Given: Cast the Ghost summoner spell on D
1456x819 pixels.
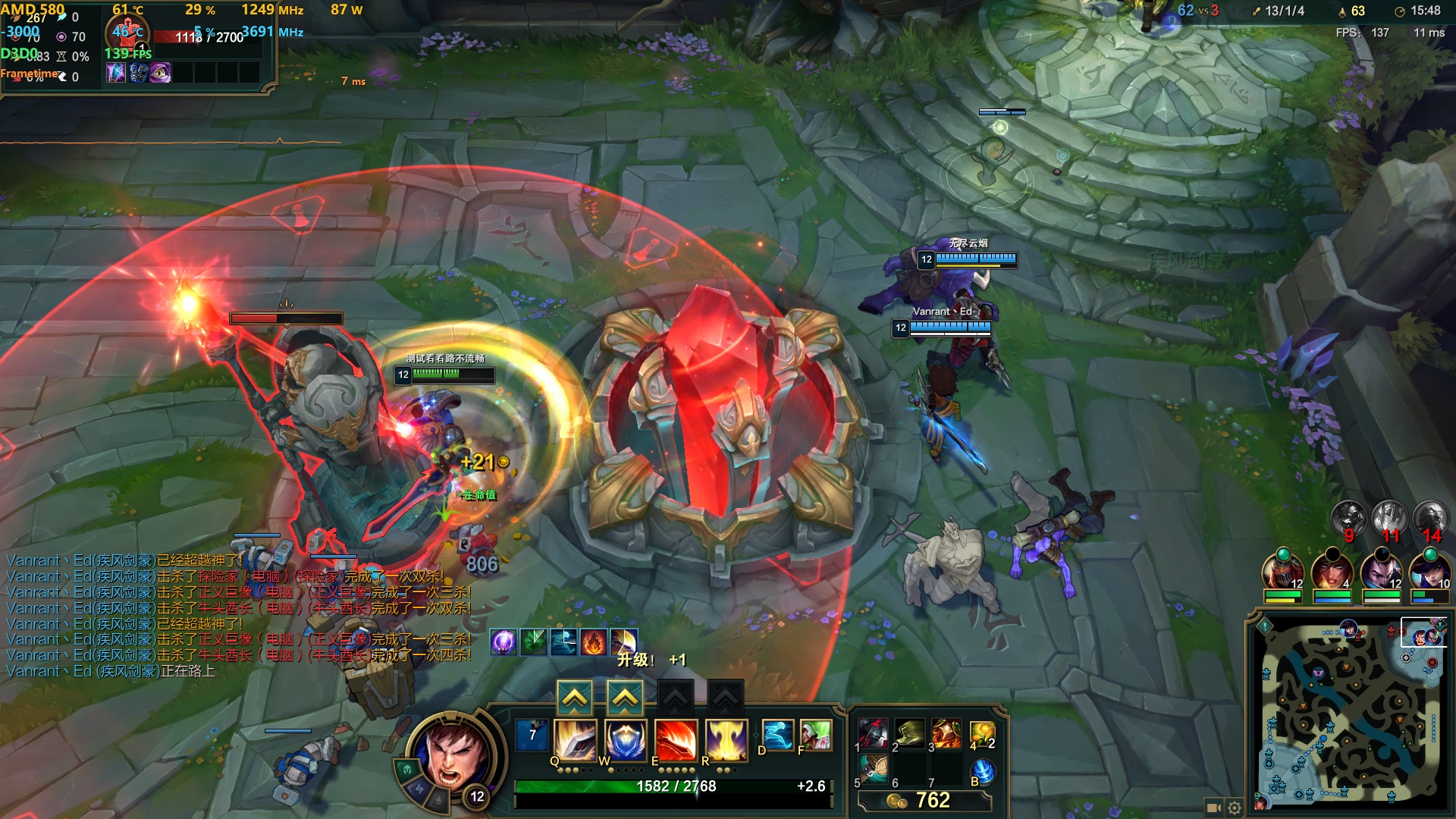Looking at the screenshot, I should [777, 735].
